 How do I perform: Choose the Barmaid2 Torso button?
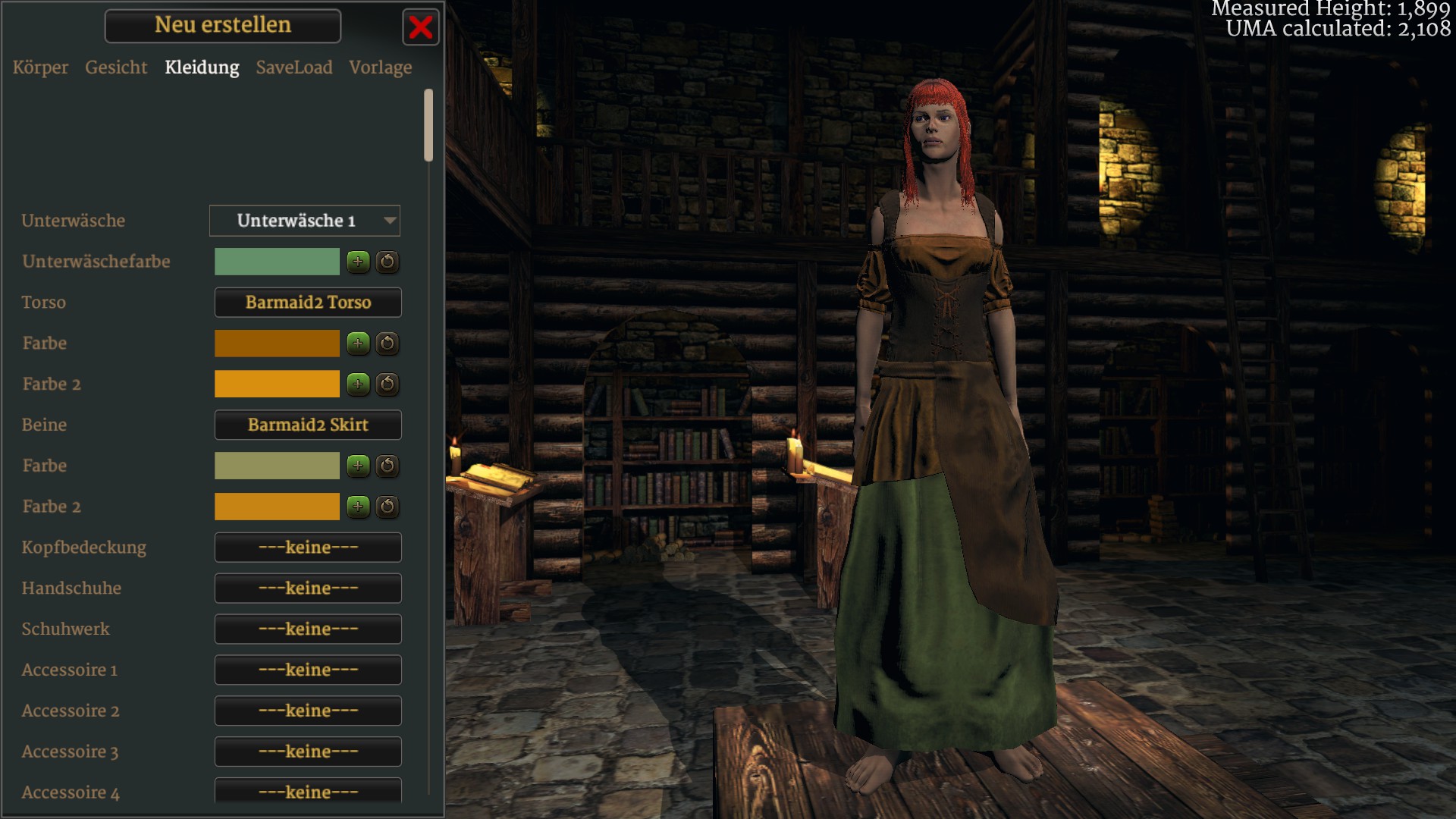click(x=308, y=303)
